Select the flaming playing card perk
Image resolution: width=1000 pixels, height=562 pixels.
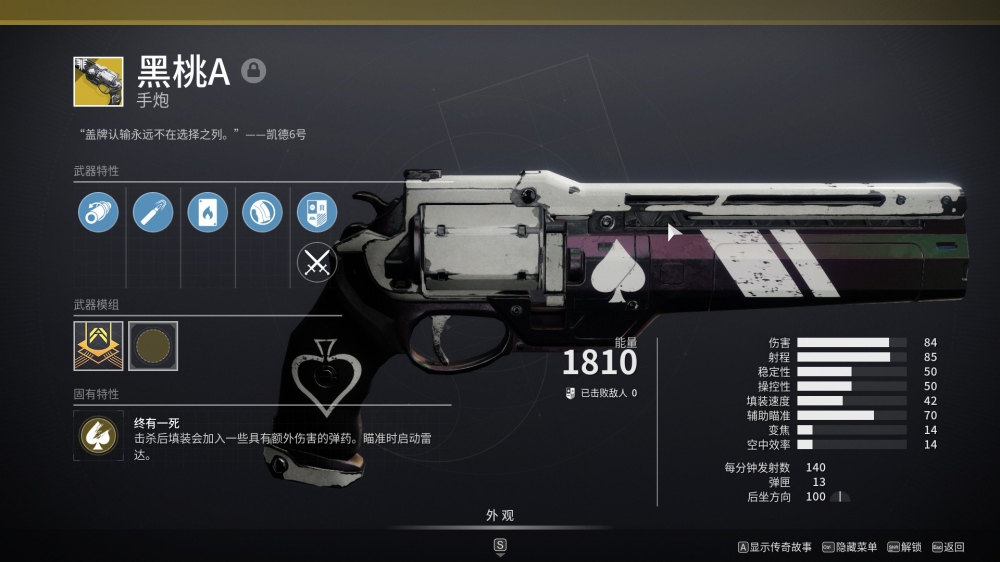click(208, 212)
